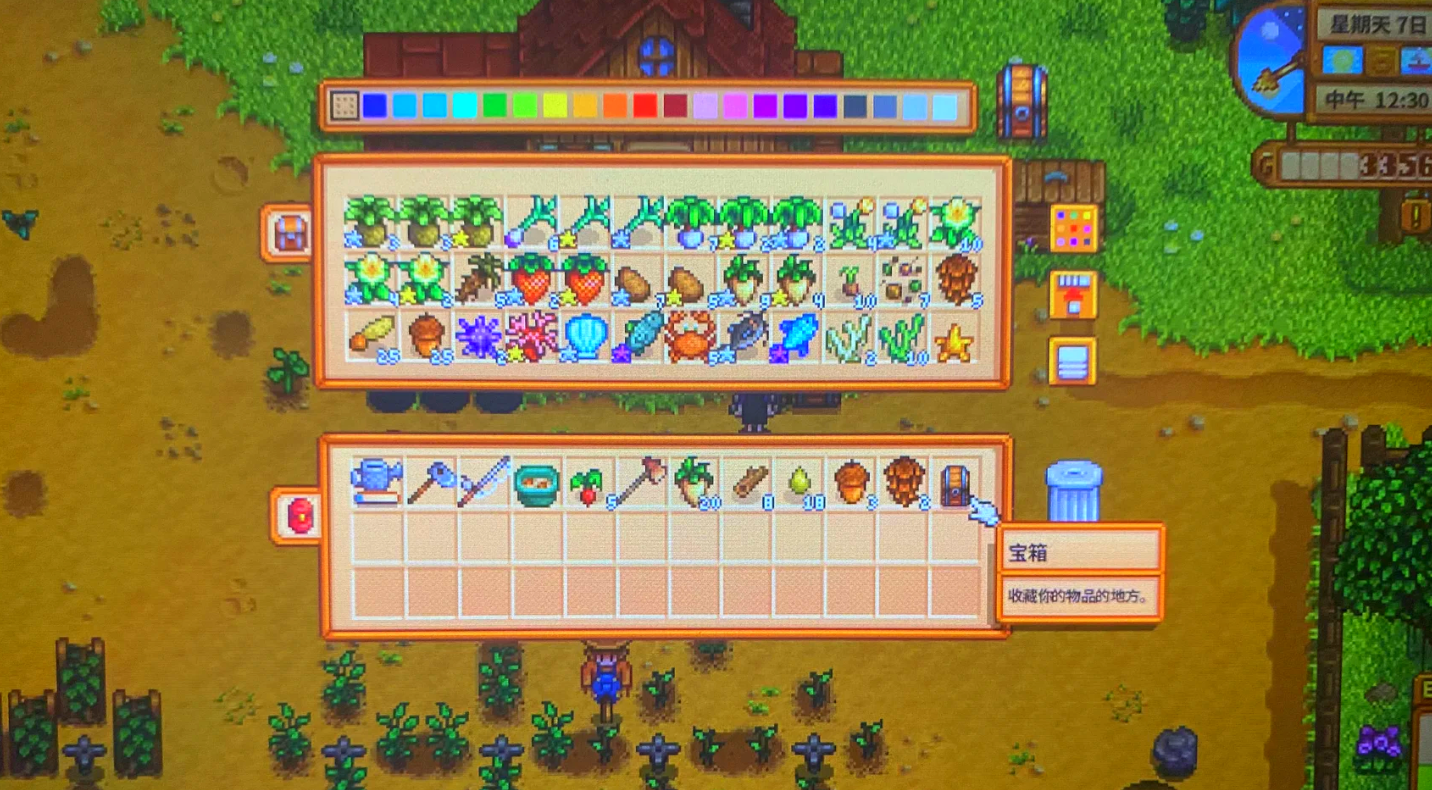Select the fishing rod in inventory
Image resolution: width=1432 pixels, height=790 pixels.
pyautogui.click(x=483, y=481)
